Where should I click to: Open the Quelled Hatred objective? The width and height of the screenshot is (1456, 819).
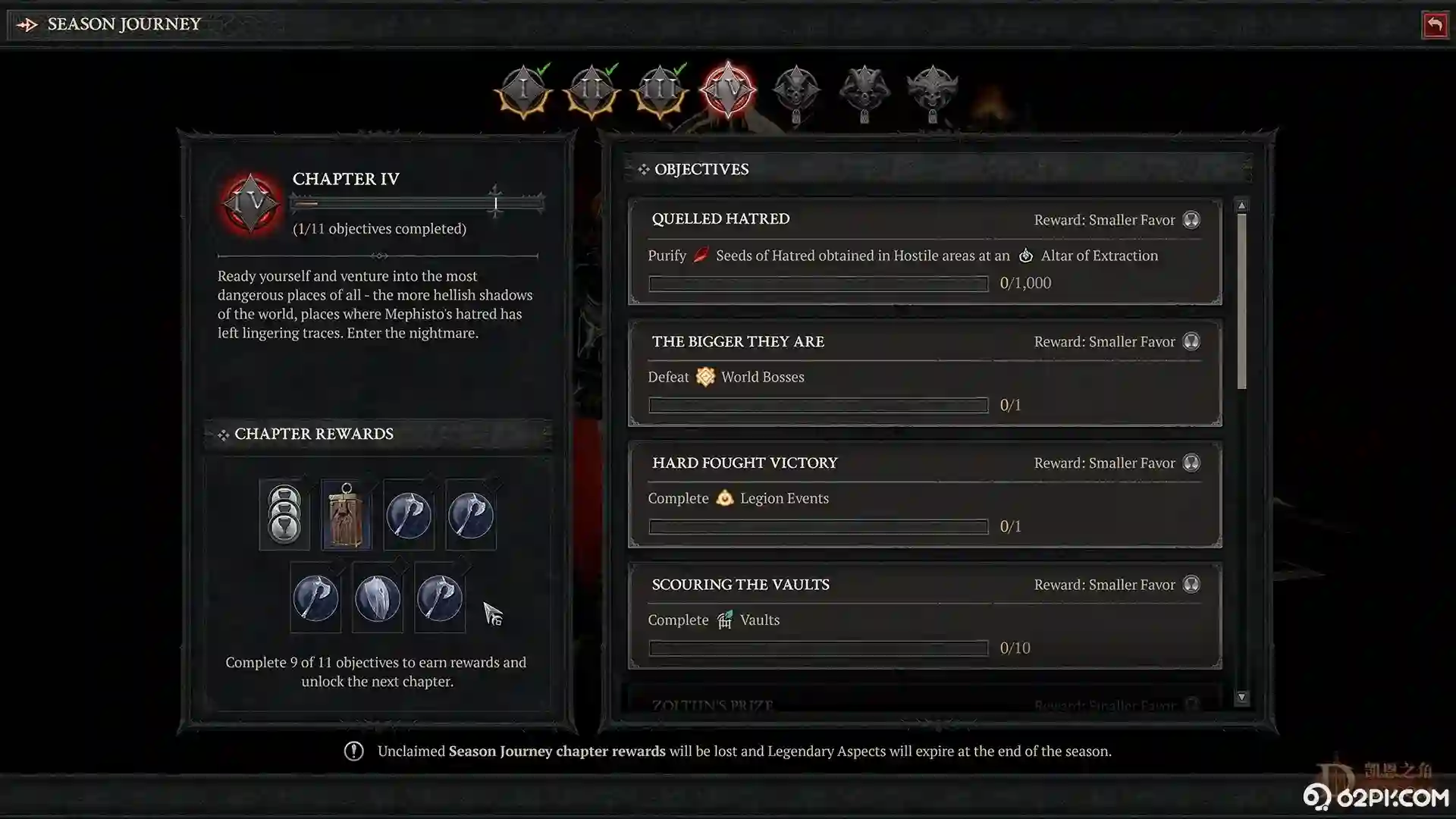[924, 252]
